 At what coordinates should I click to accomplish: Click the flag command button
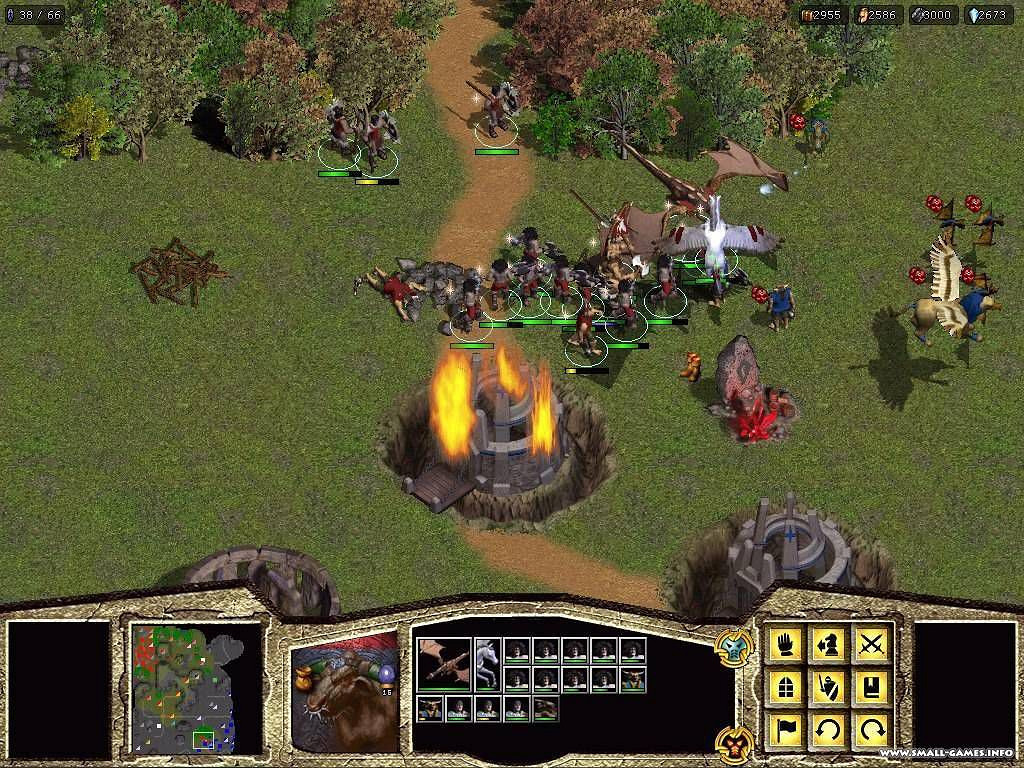(786, 730)
